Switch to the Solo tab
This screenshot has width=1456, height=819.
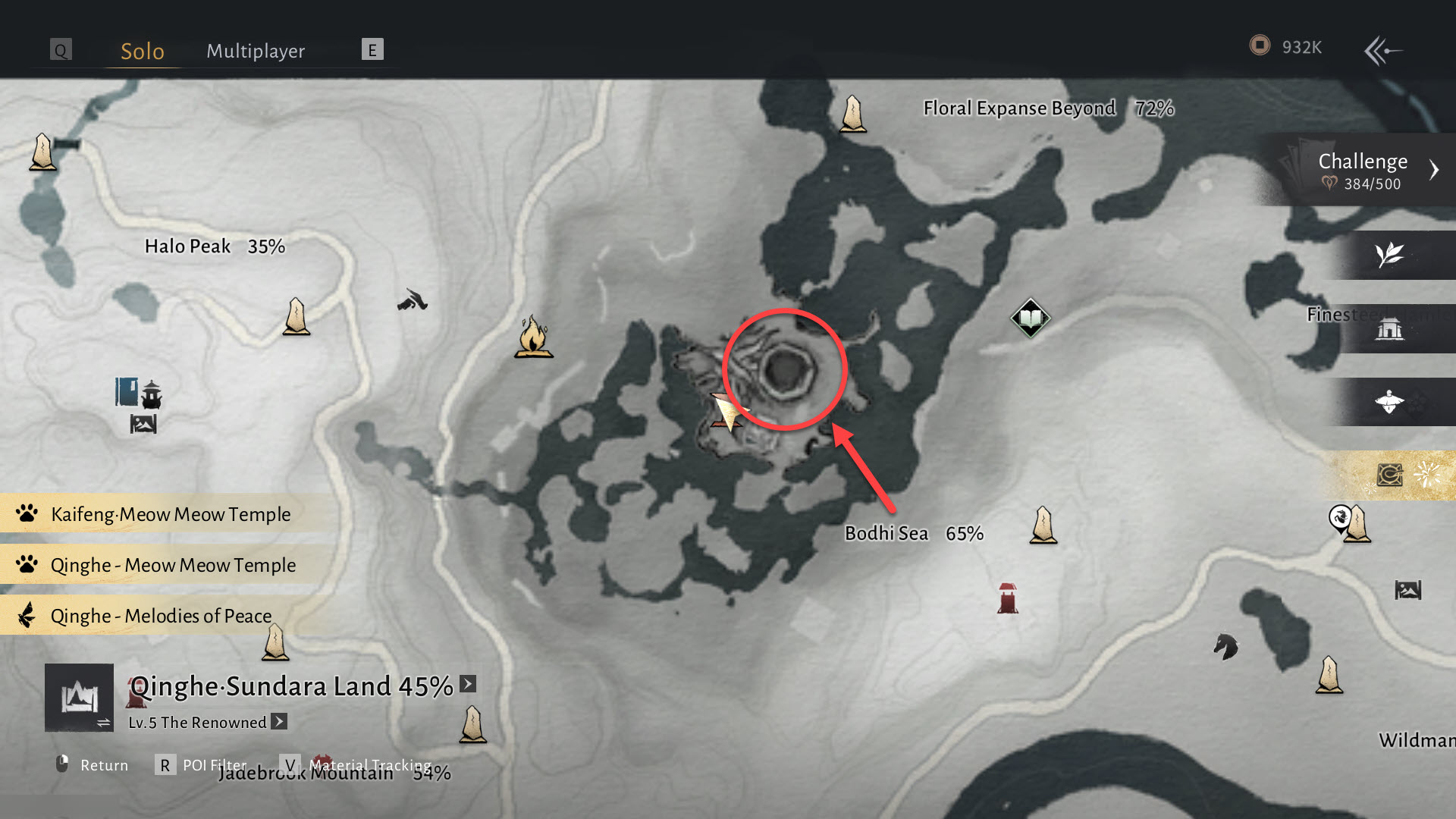[x=143, y=52]
